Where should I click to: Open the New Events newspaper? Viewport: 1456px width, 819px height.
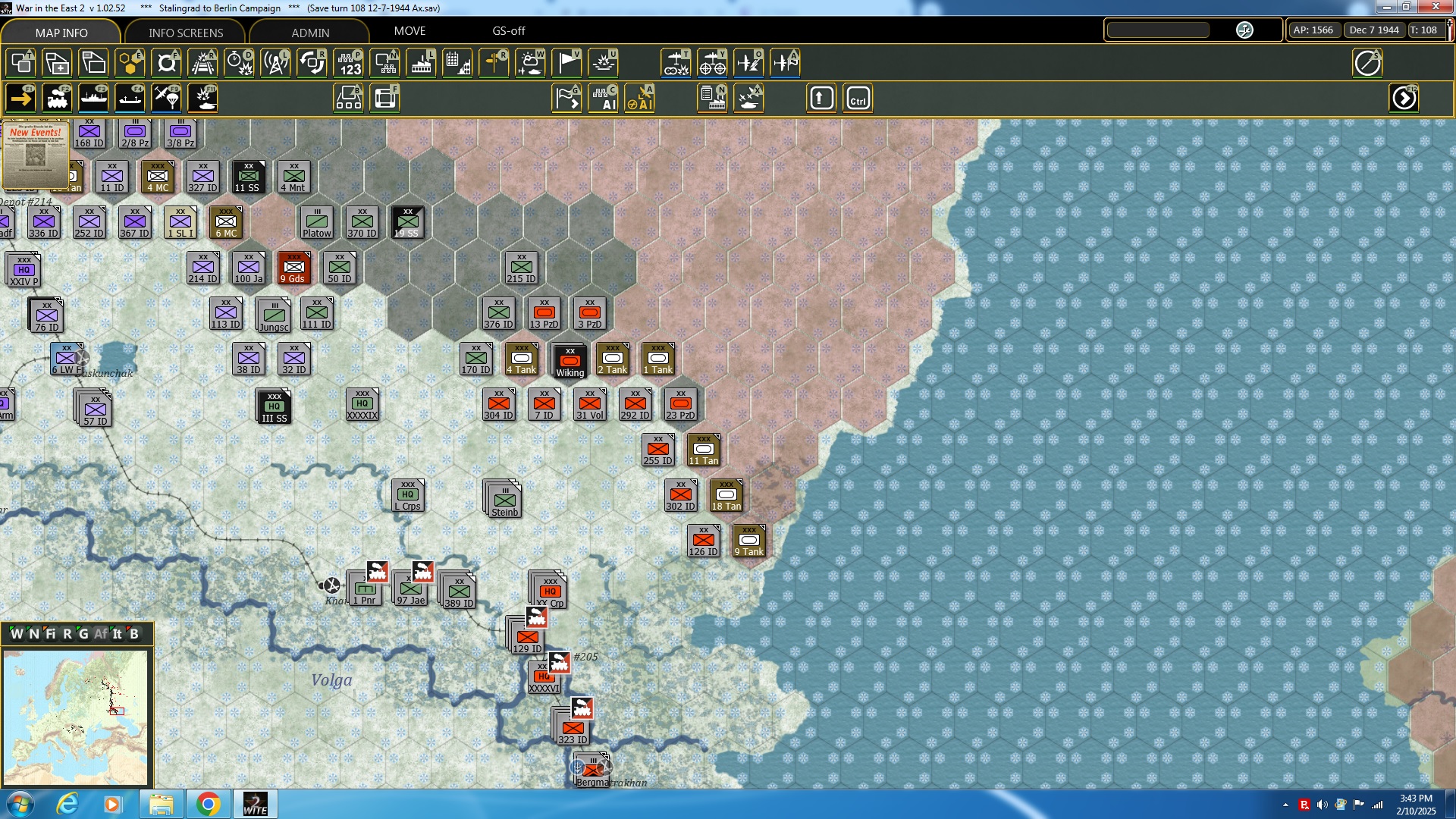click(x=36, y=155)
